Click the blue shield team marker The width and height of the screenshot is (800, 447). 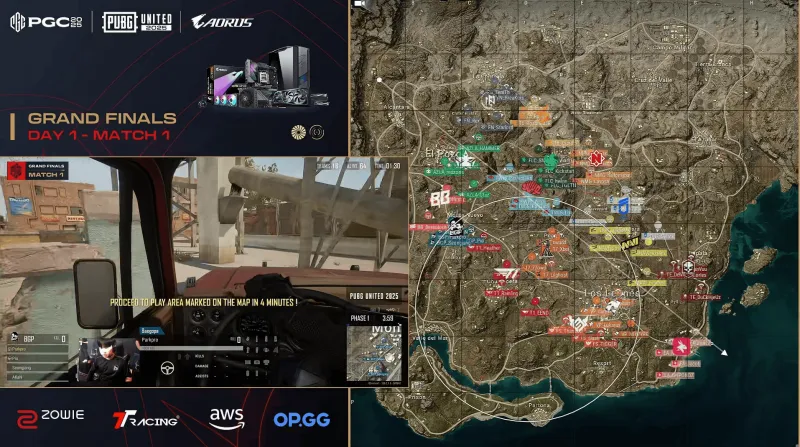coord(622,203)
